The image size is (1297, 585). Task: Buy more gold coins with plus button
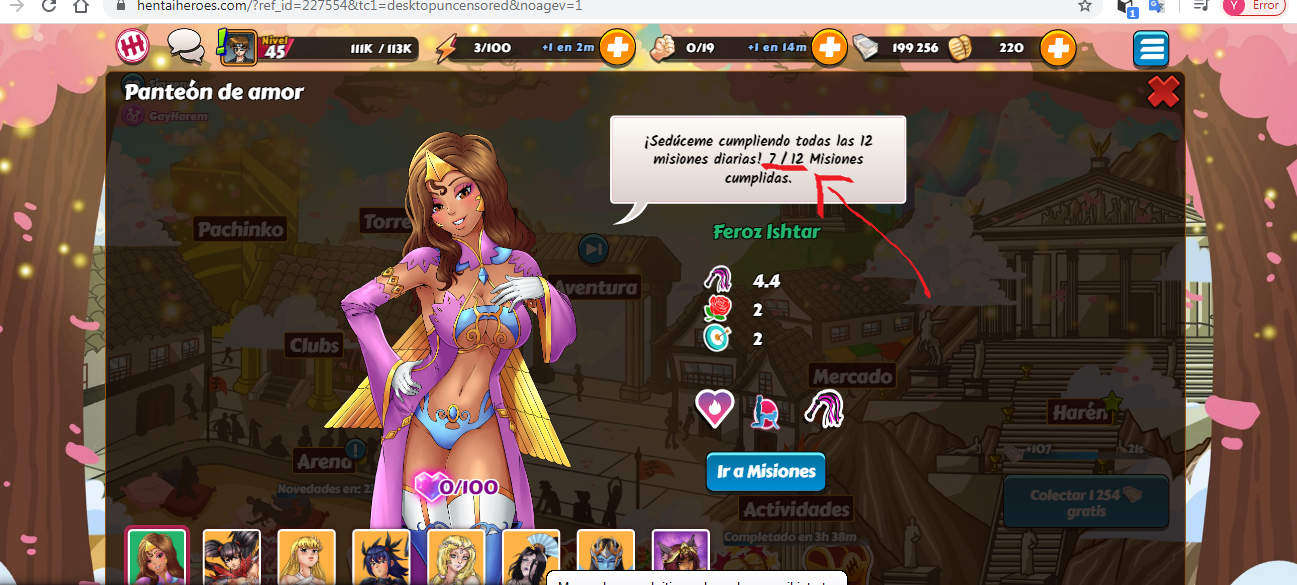[1057, 47]
